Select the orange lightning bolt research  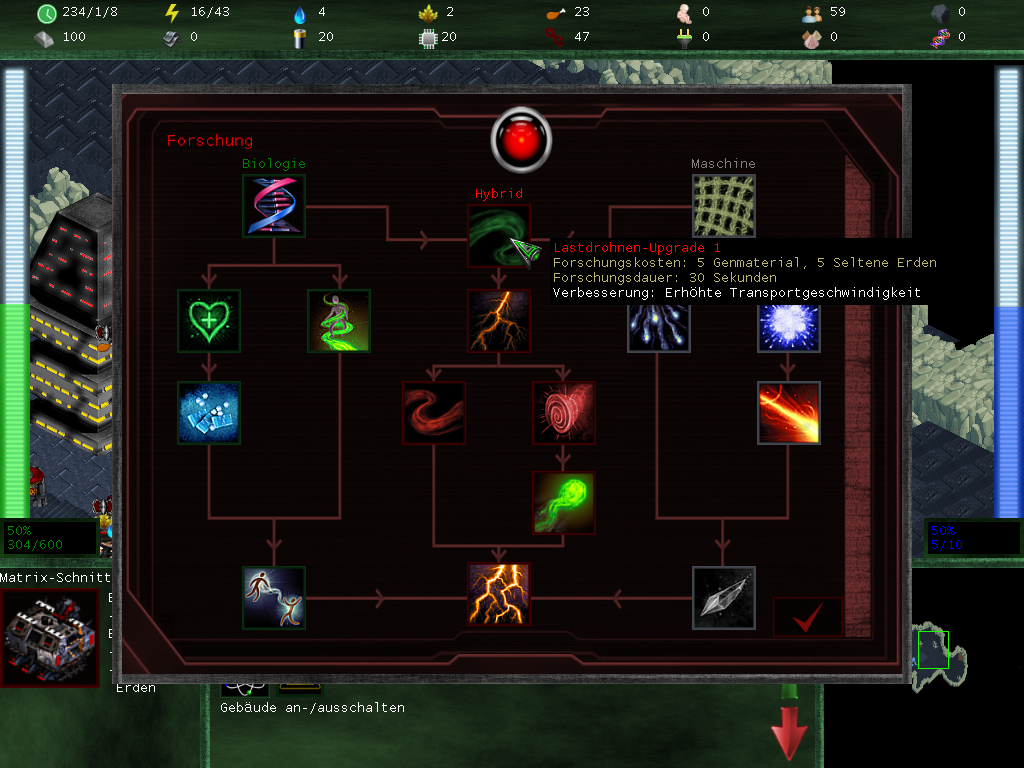coord(498,321)
